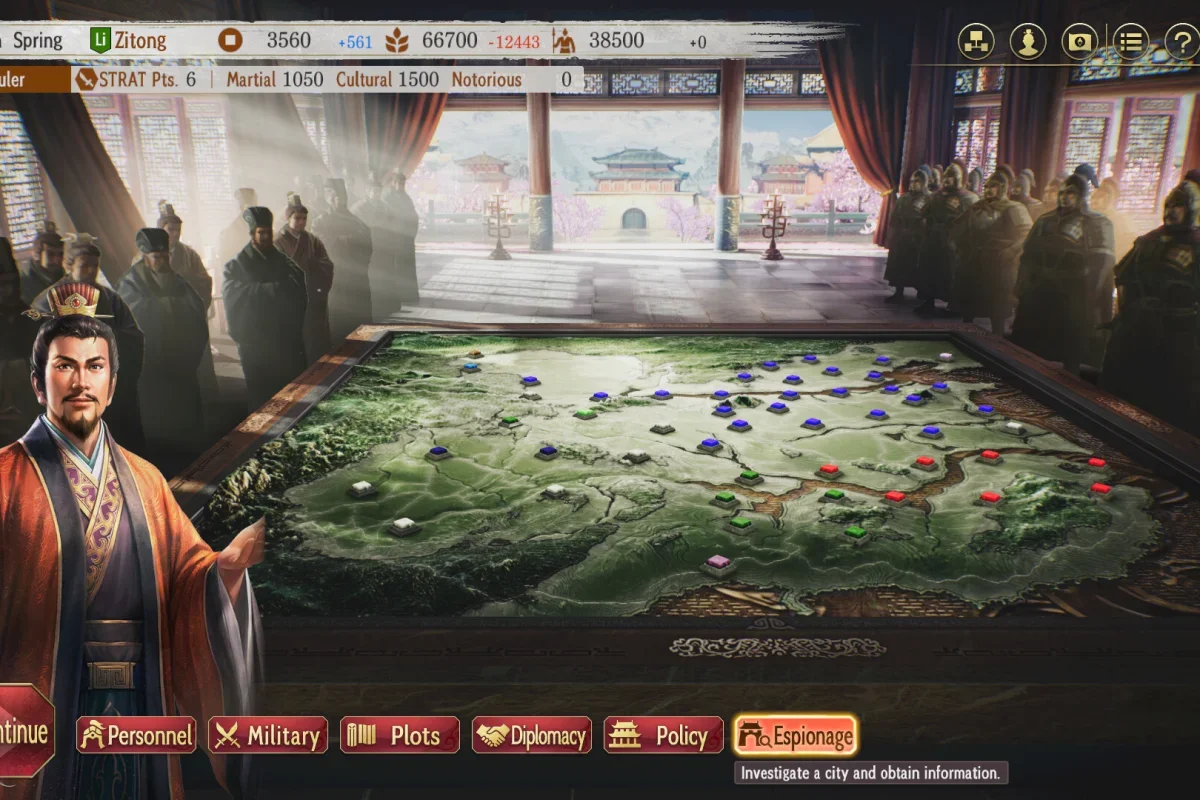1200x800 pixels.
Task: Select the Zitong city name in top bar
Action: (139, 41)
